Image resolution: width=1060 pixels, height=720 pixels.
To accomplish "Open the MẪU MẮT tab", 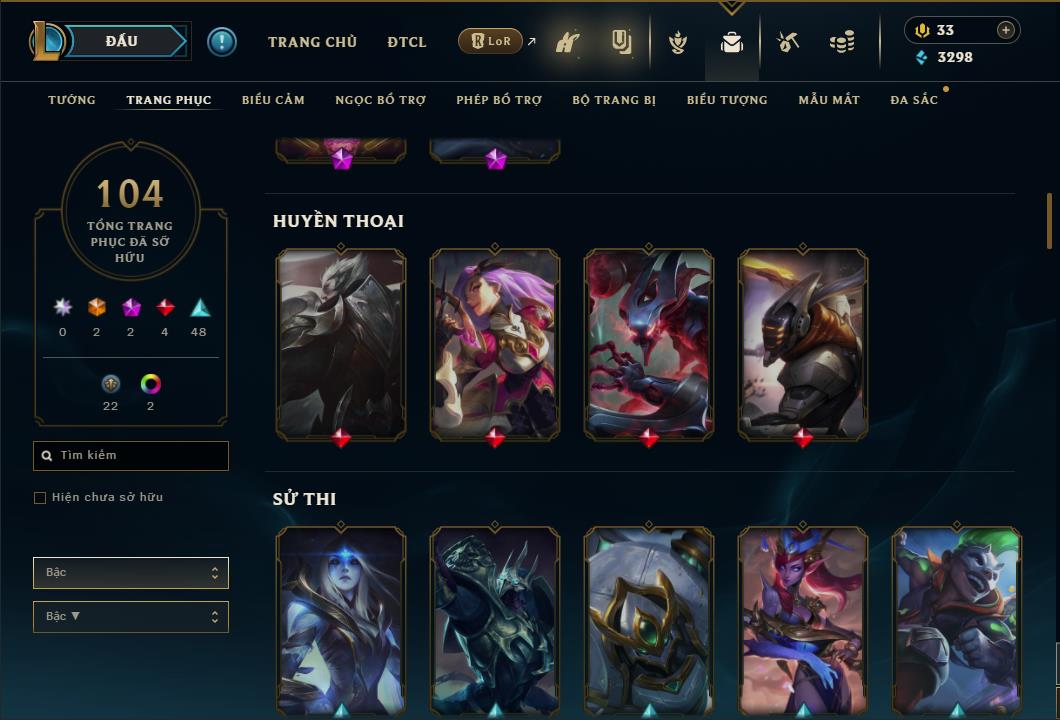I will point(829,100).
